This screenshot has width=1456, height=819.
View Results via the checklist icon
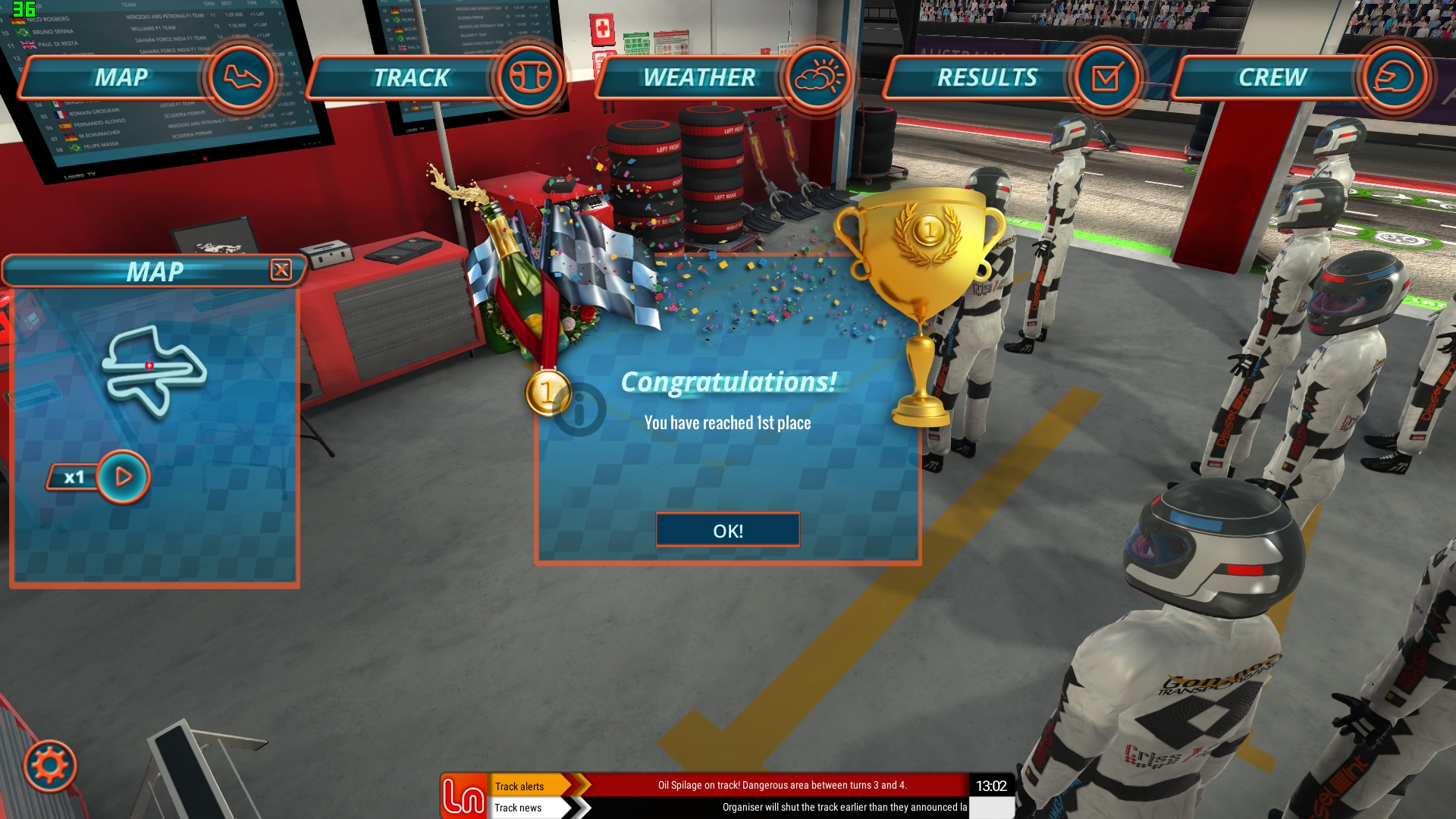1107,76
